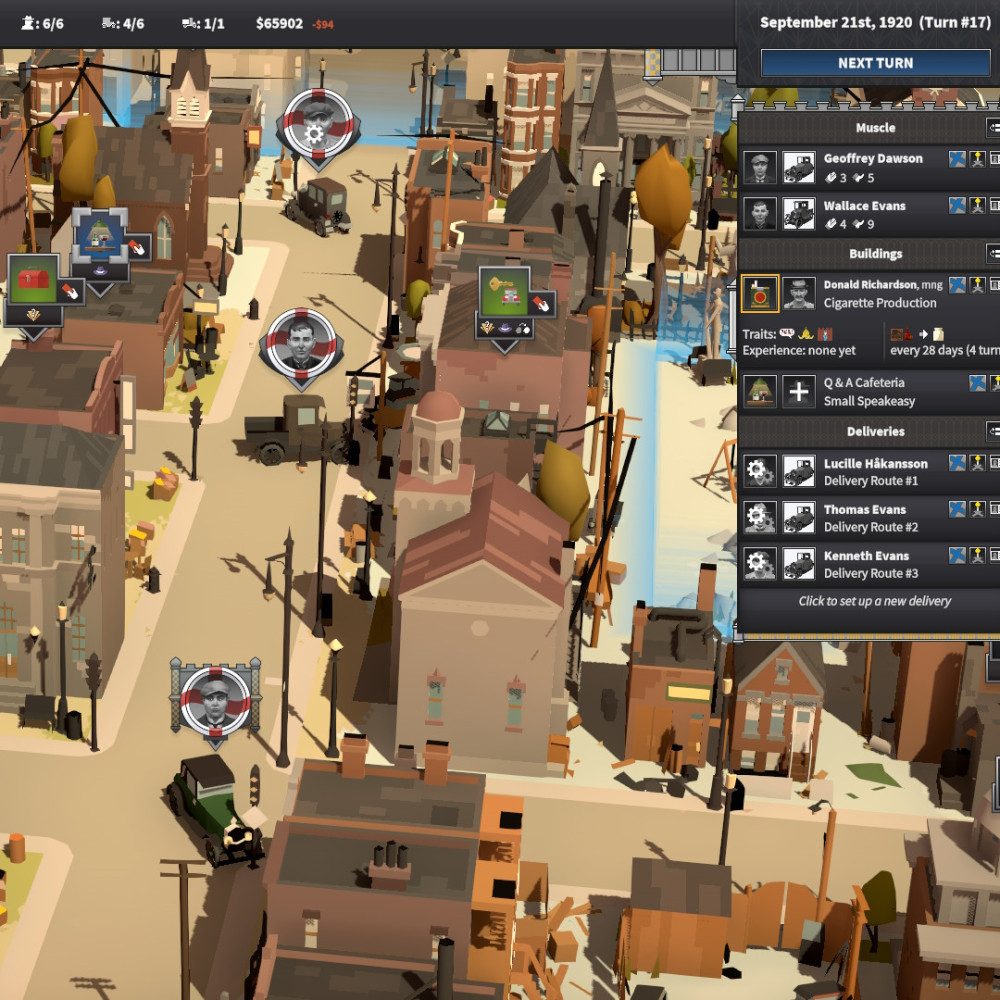Image resolution: width=1000 pixels, height=1000 pixels.
Task: Open Donald Richardson's Cigarette Production building
Action: coord(880,294)
